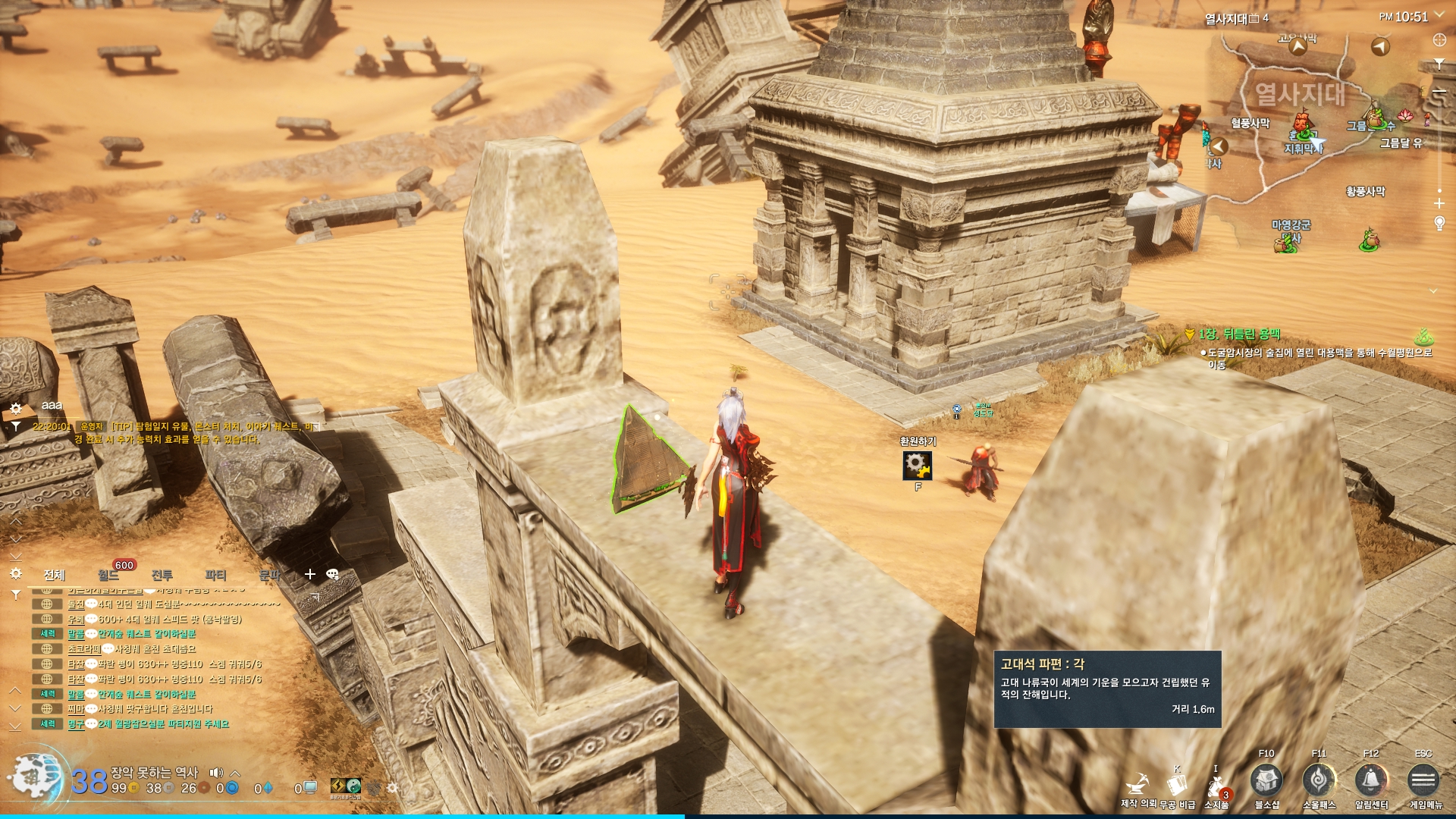Viewport: 1456px width, 819px height.
Task: Switch to the 전체 chat tab
Action: click(55, 575)
